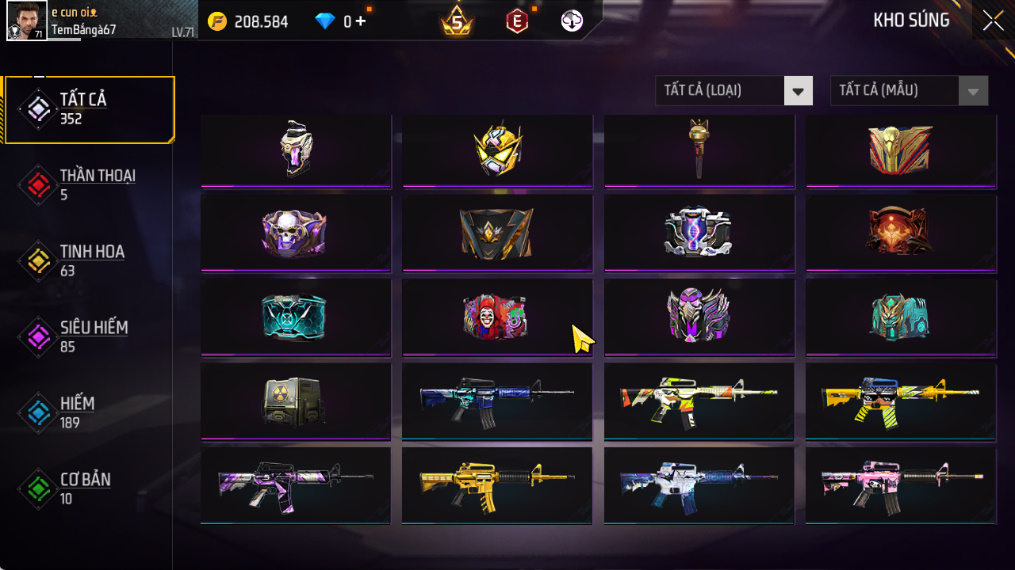Viewport: 1015px width, 570px height.
Task: Choose the DNA helix loot box
Action: coord(699,232)
